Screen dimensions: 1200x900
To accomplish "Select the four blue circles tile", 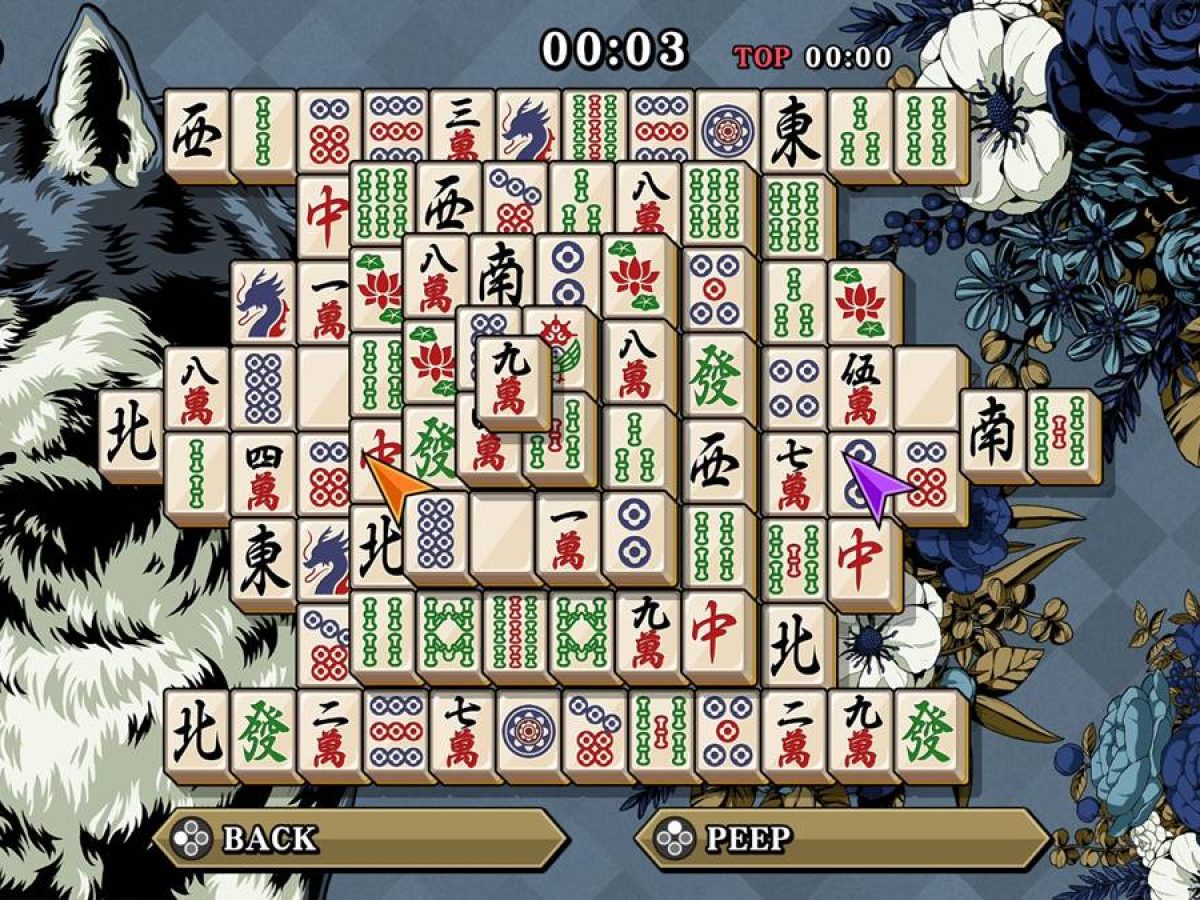I will (794, 387).
